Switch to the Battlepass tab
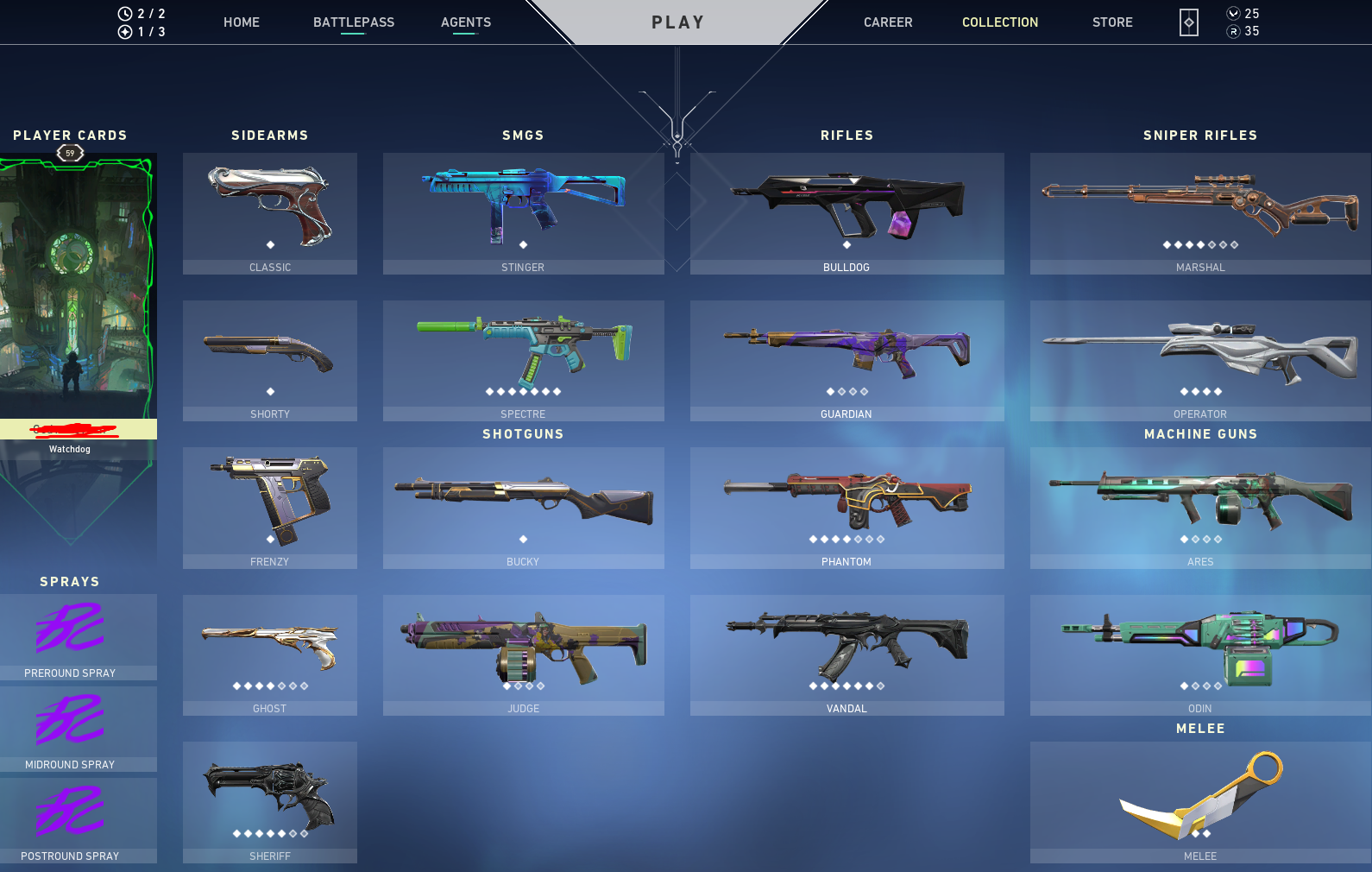The image size is (1372, 872). [x=354, y=22]
